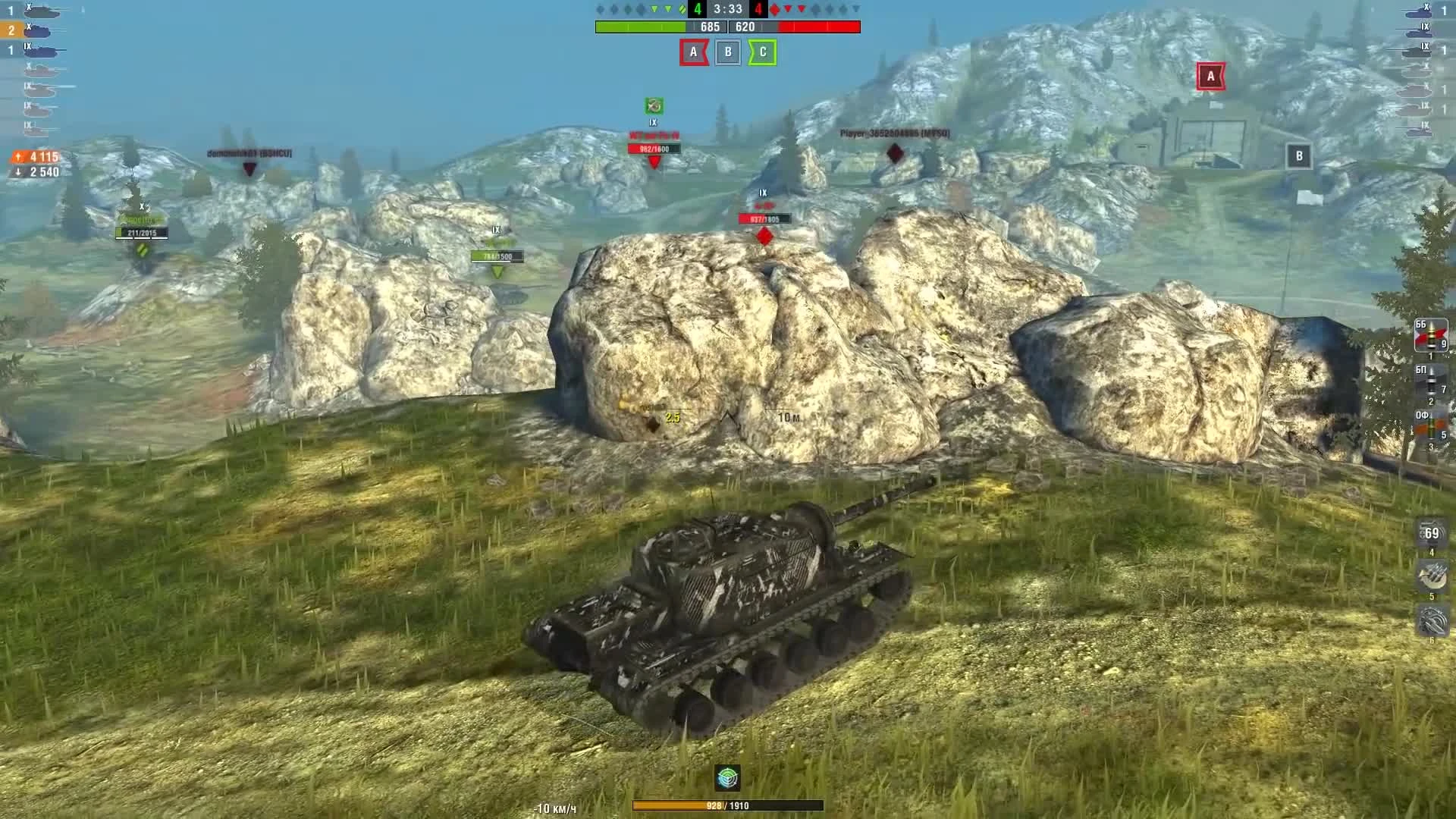Select capture point C indicator at top
1456x819 pixels.
click(762, 53)
